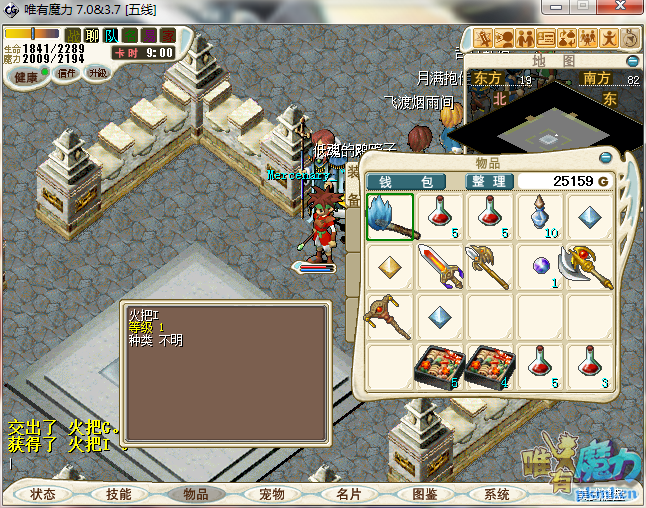This screenshot has height=508, width=646.
Task: Open the 宠物 pets menu
Action: [272, 494]
